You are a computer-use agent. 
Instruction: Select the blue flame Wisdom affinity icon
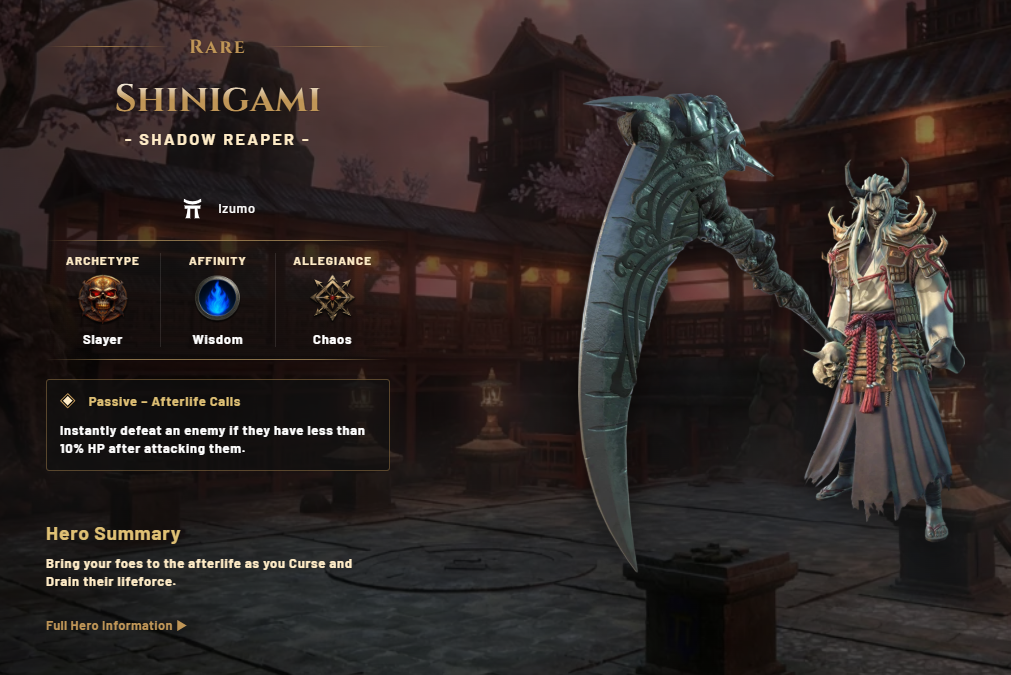click(x=217, y=297)
